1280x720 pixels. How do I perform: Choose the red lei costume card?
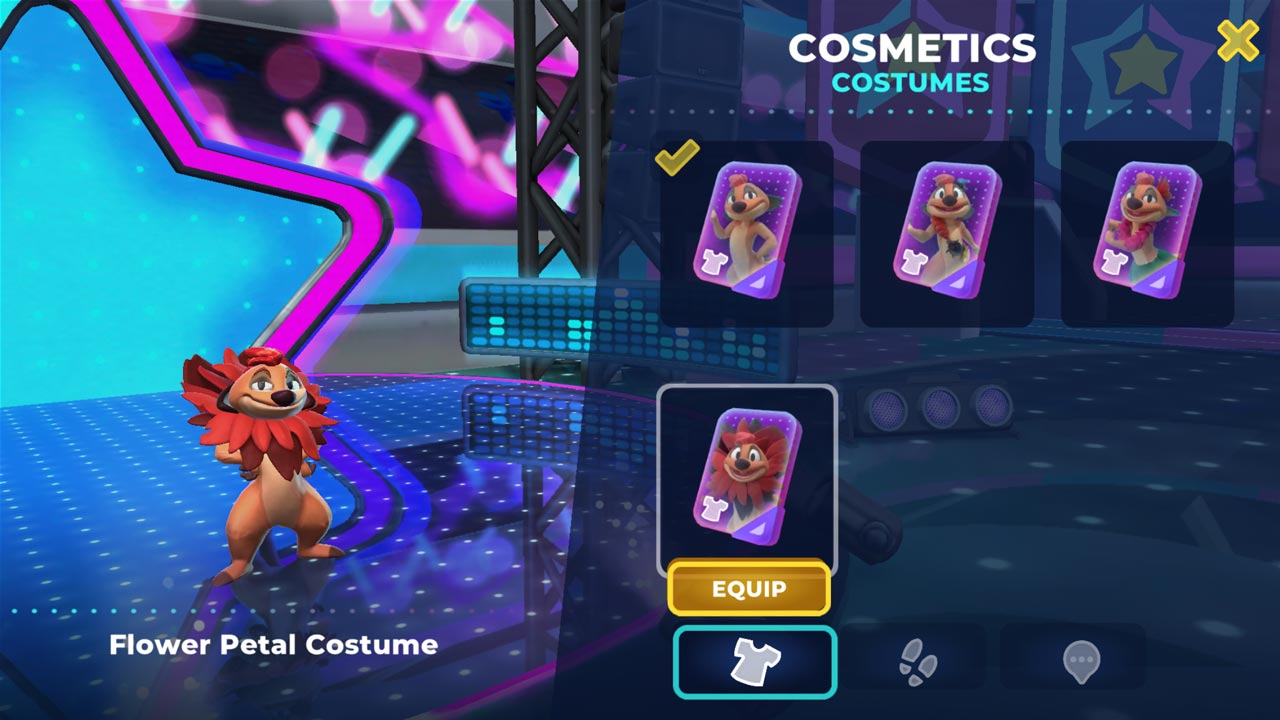(946, 232)
